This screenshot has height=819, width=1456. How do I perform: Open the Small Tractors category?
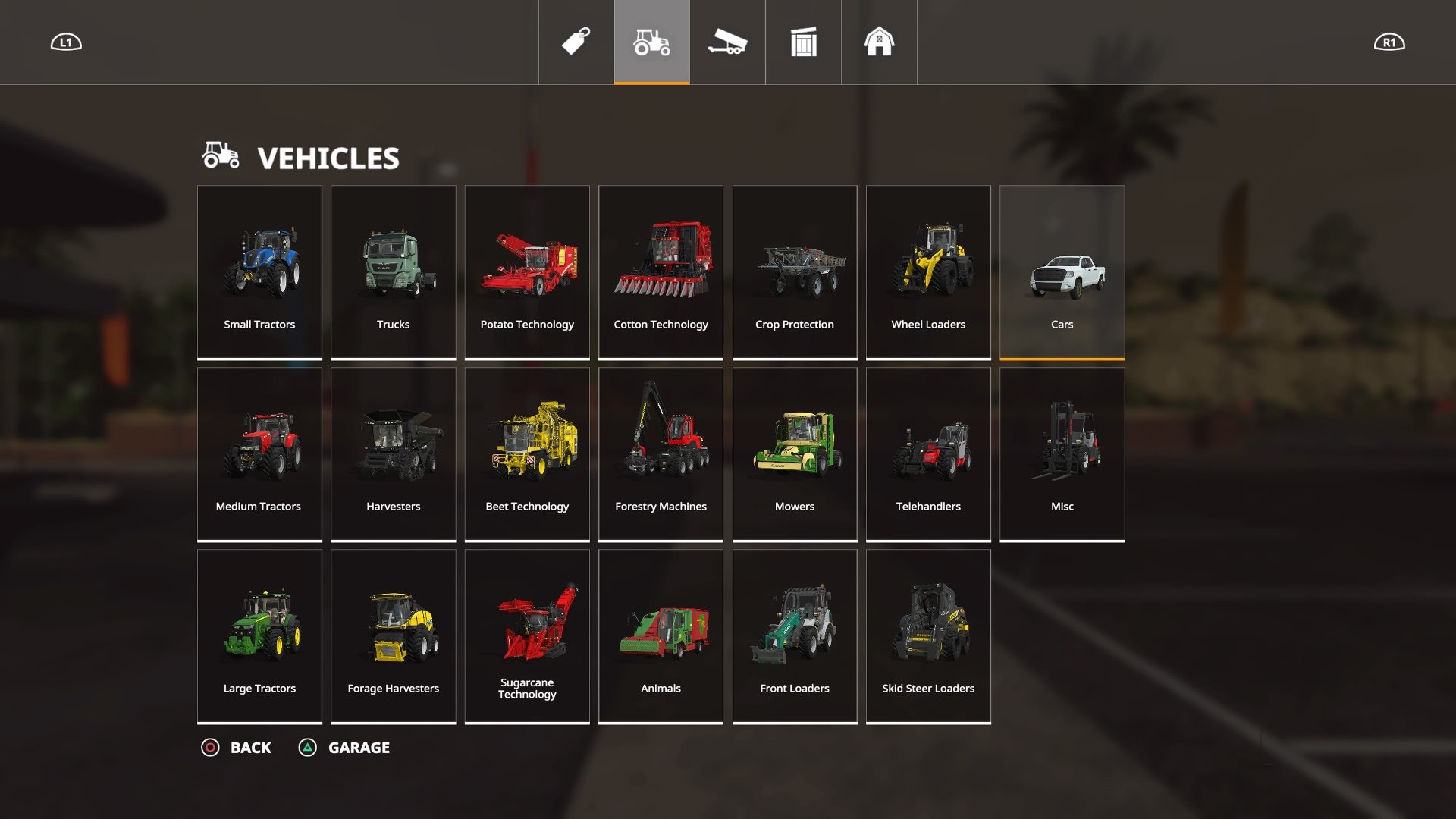point(259,271)
